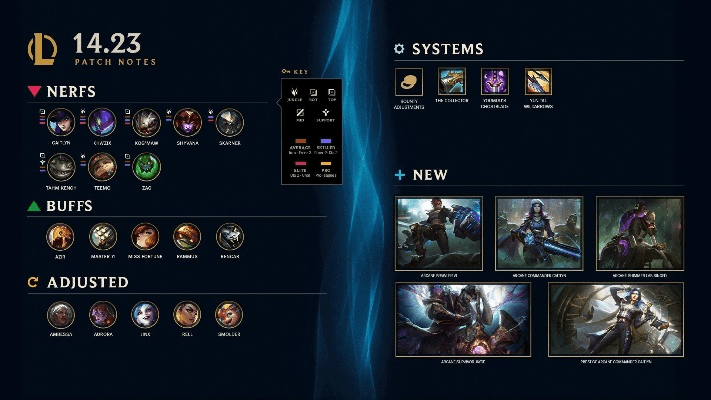Screen dimensions: 711x400
Task: Open the Bounty Adjustments system icon
Action: pyautogui.click(x=408, y=82)
